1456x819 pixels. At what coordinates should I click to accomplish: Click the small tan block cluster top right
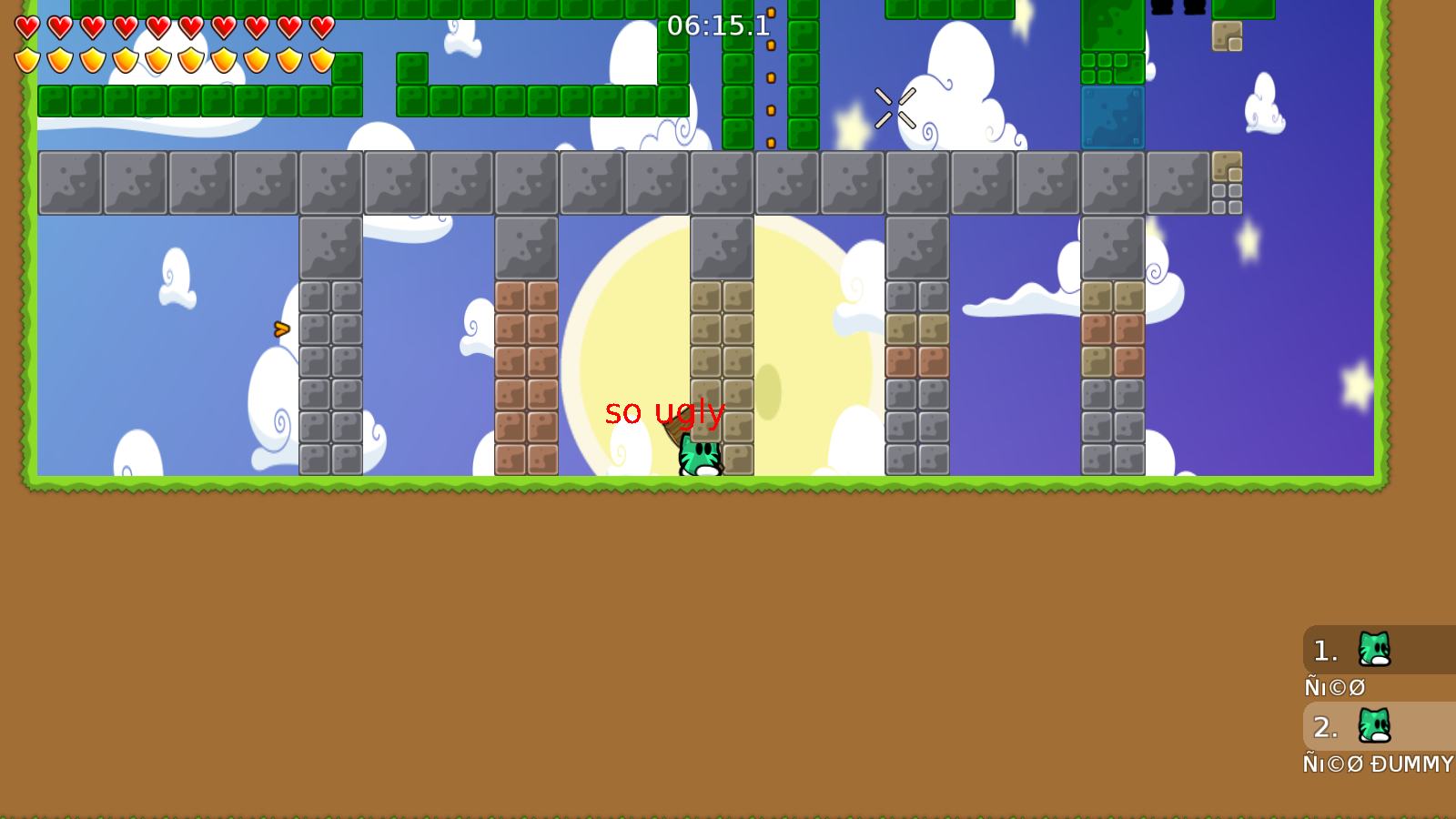(x=1228, y=38)
